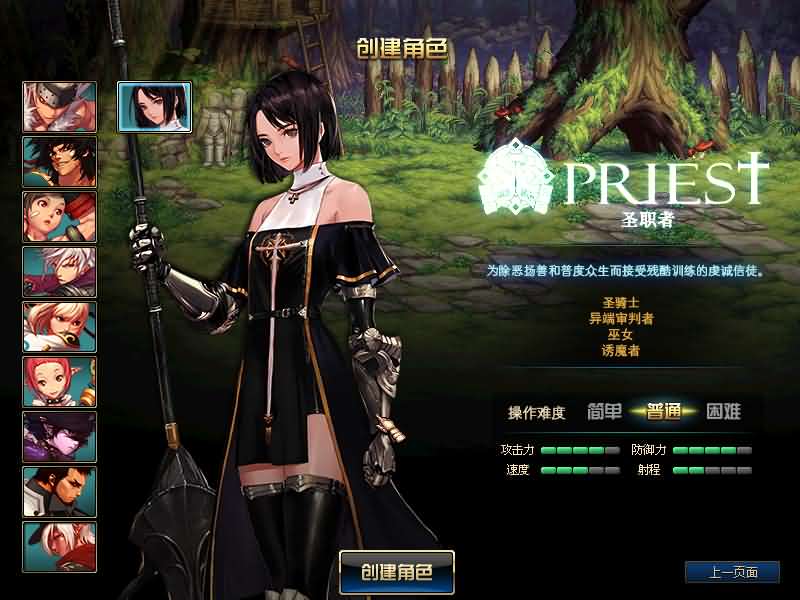Viewport: 800px width, 600px height.
Task: Select the black-haired female priest portrait
Action: [x=141, y=106]
